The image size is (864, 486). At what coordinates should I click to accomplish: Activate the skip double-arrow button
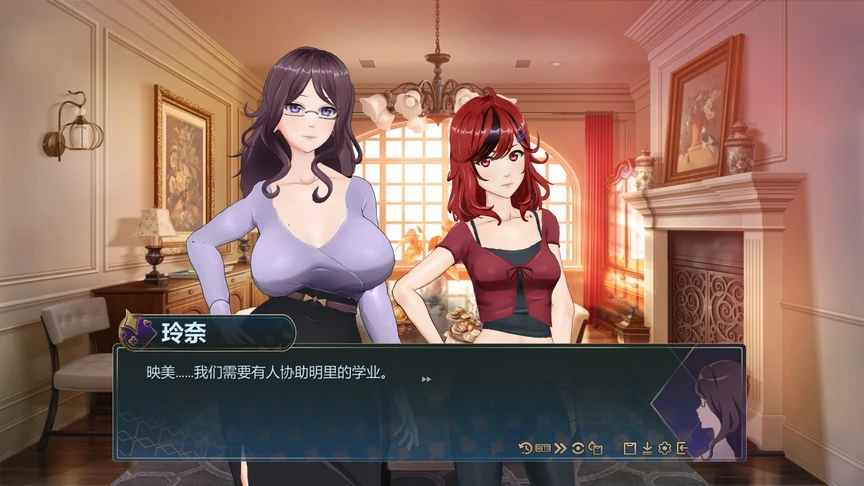pyautogui.click(x=560, y=447)
